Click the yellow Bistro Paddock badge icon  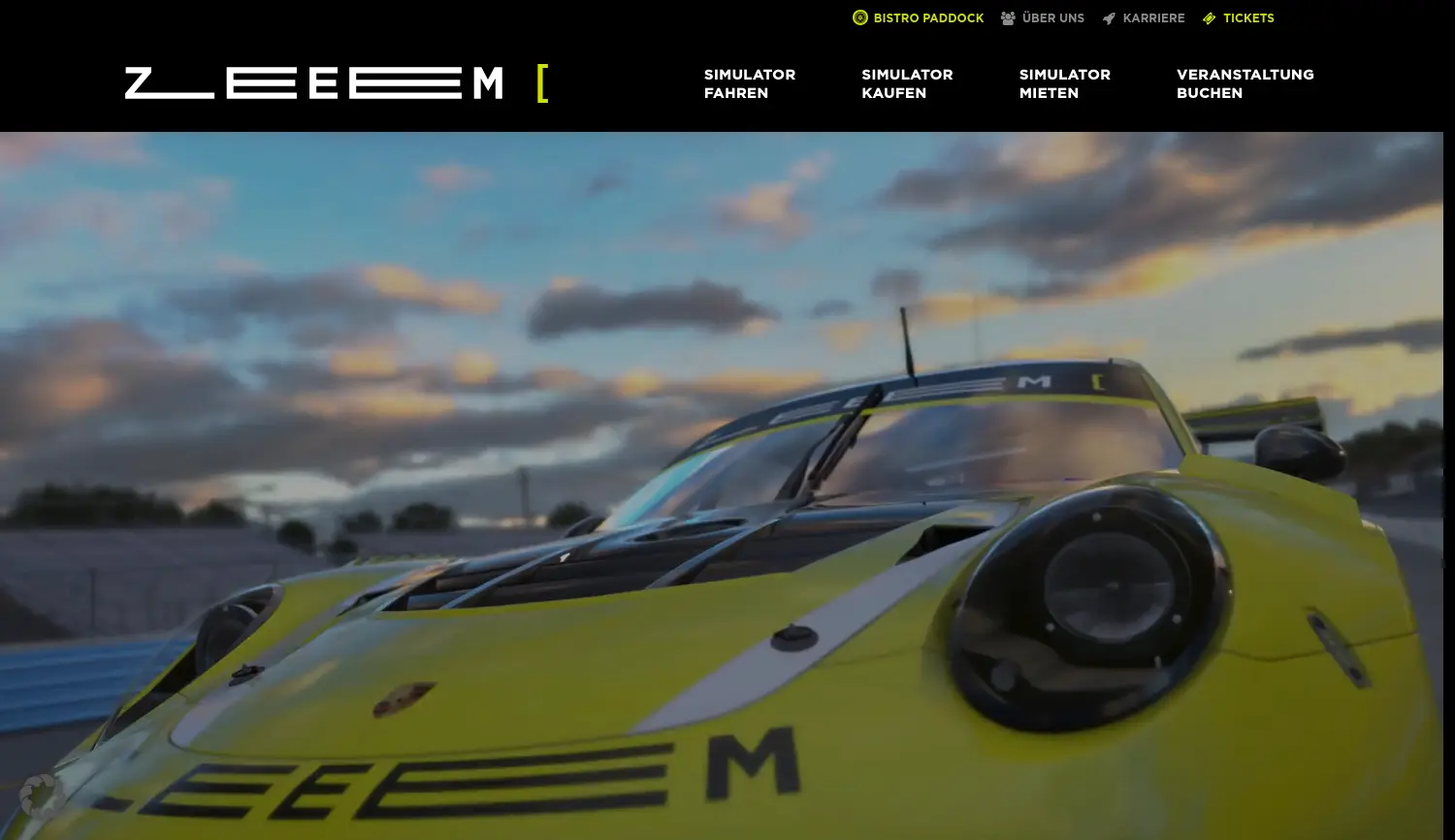pos(859,17)
